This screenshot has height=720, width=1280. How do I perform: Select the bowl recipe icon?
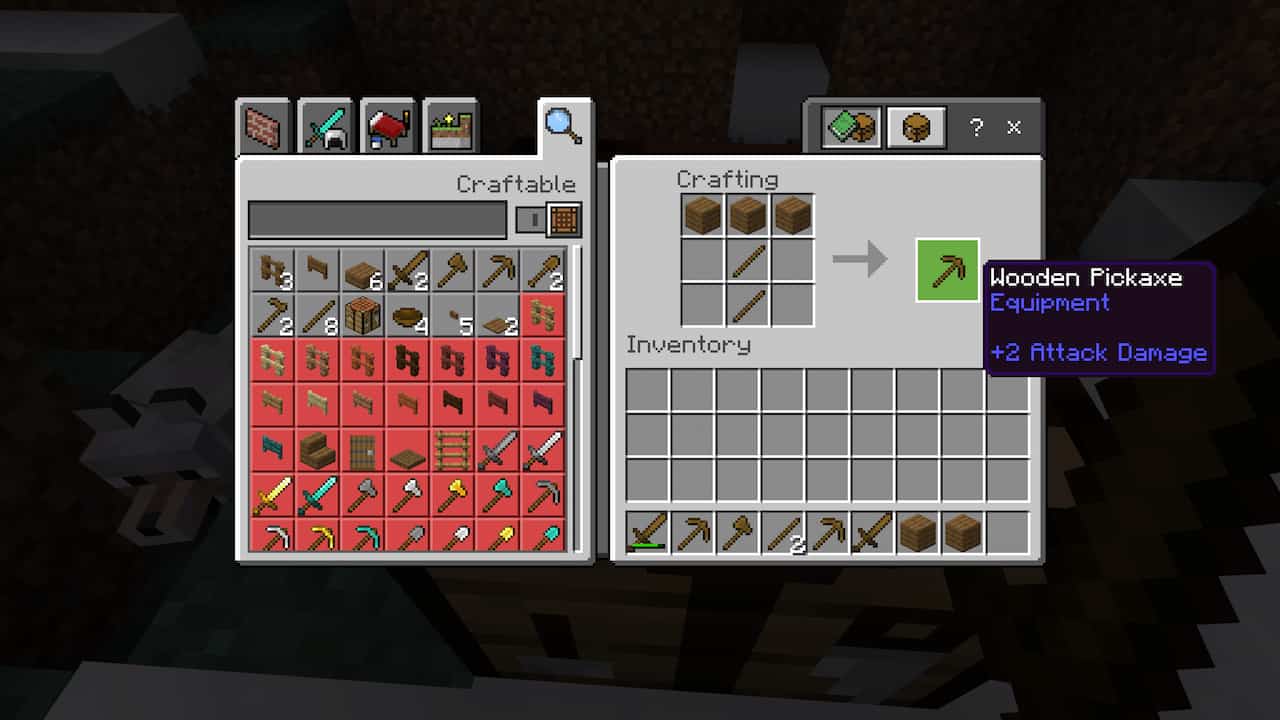coord(408,314)
